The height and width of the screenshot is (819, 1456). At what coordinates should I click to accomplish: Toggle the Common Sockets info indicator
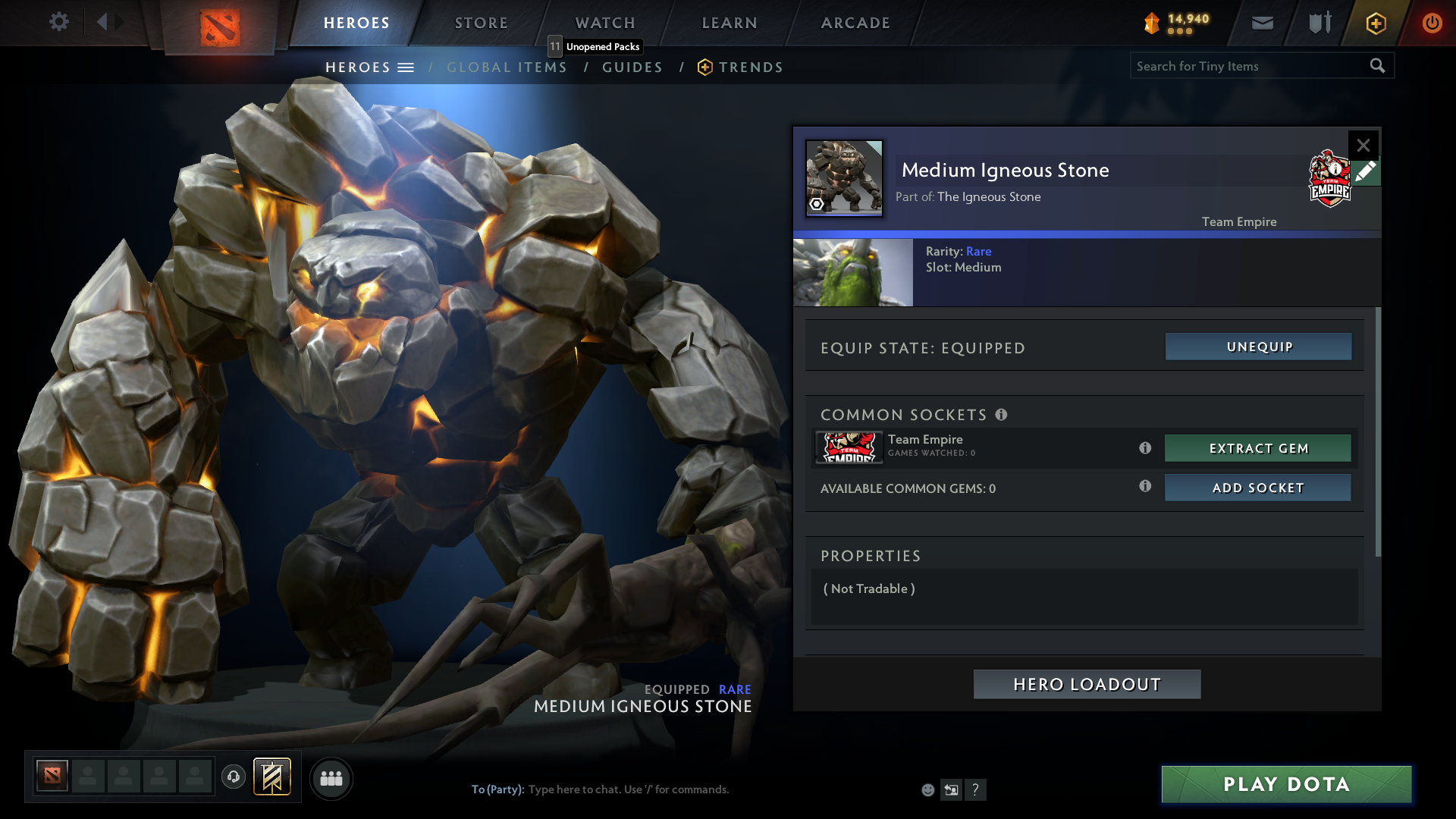coord(1003,415)
